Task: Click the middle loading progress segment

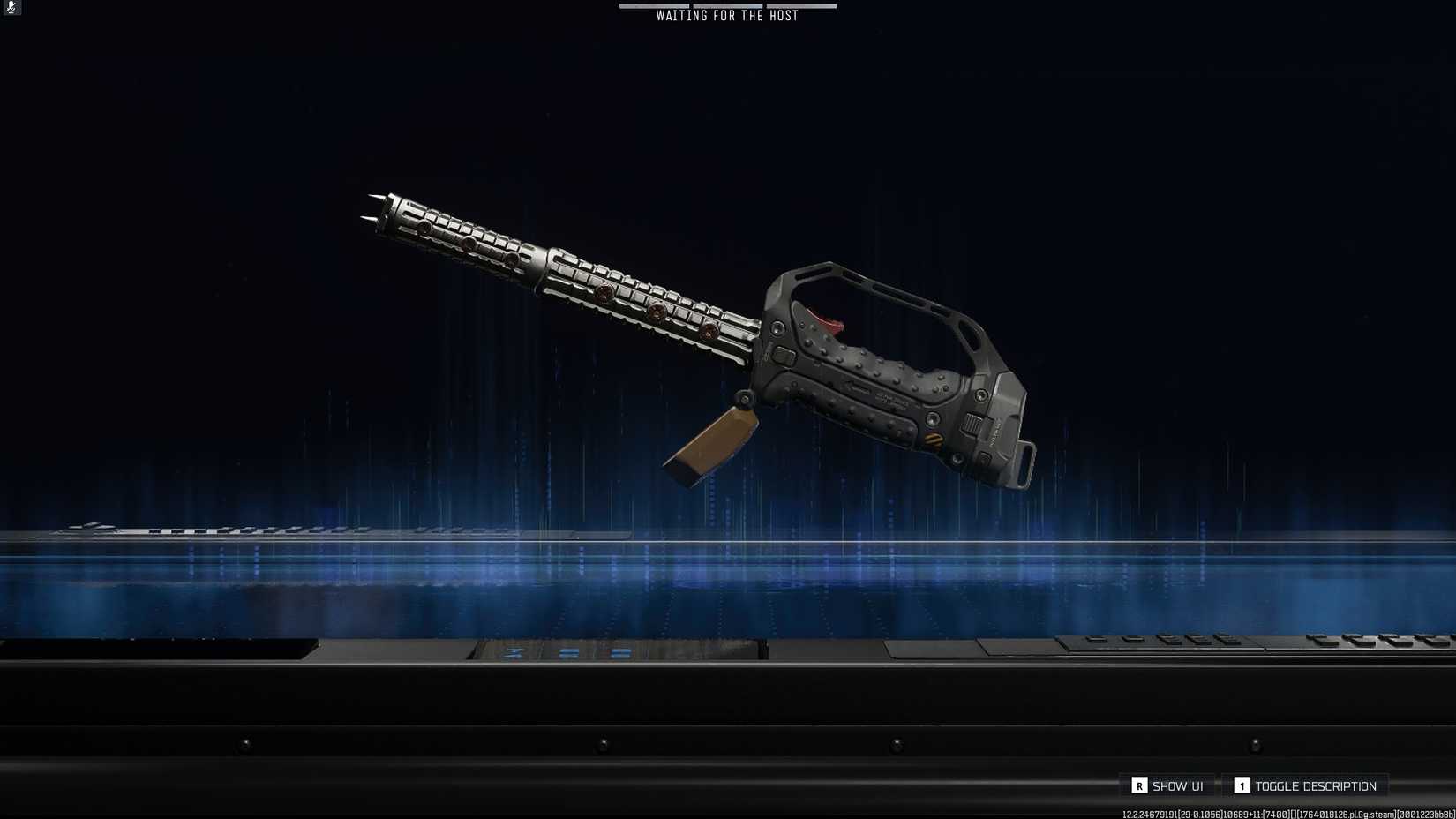Action: point(728,5)
